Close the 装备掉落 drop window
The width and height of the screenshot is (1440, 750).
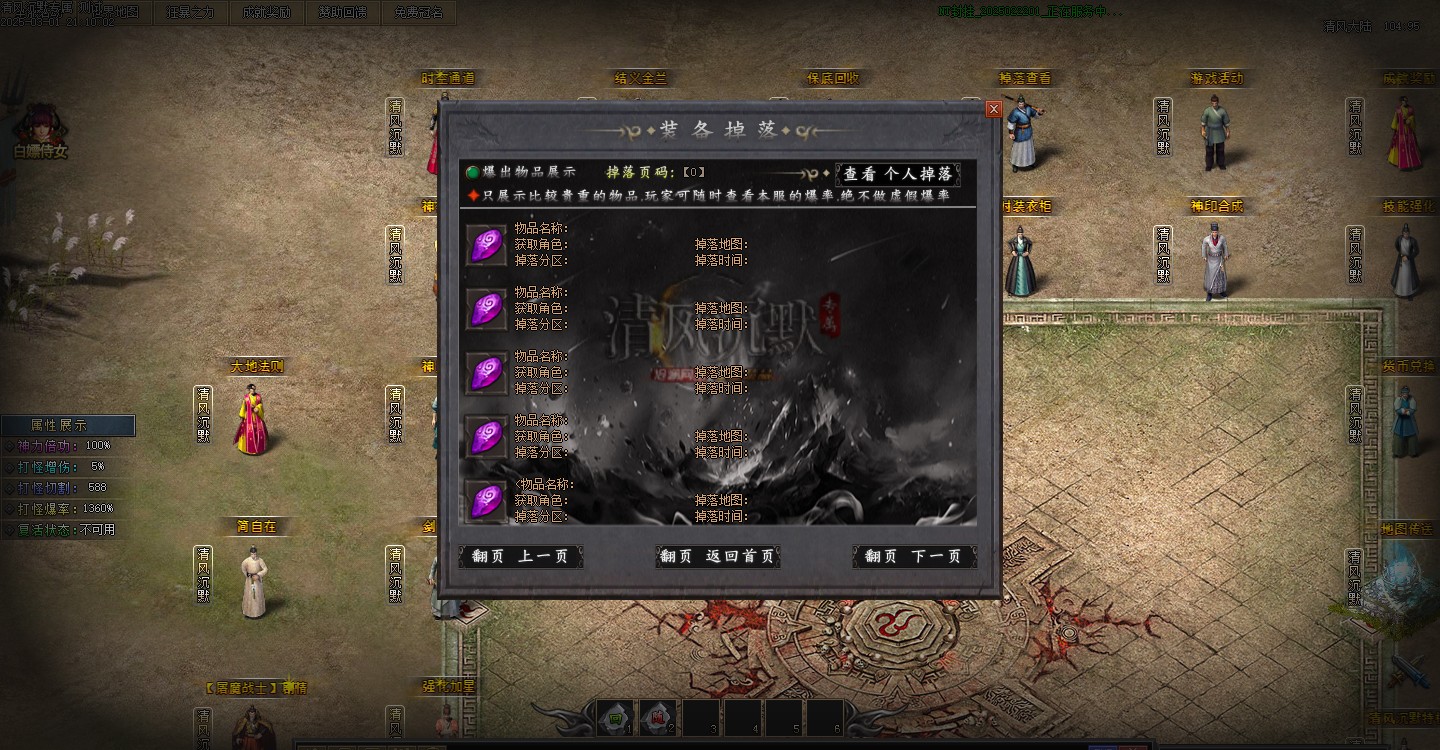pos(993,109)
